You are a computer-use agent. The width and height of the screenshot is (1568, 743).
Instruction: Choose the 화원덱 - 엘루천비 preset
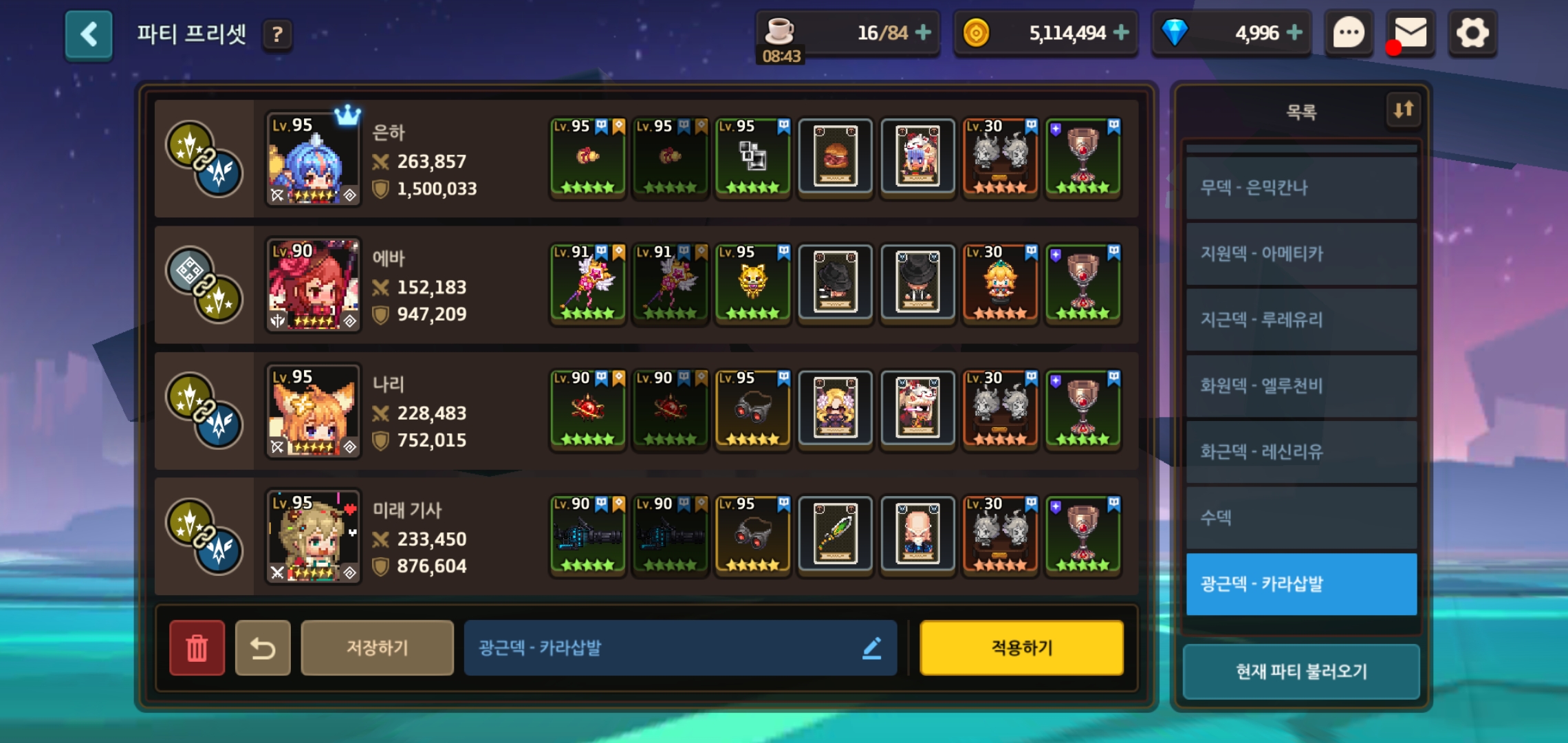pyautogui.click(x=1301, y=386)
